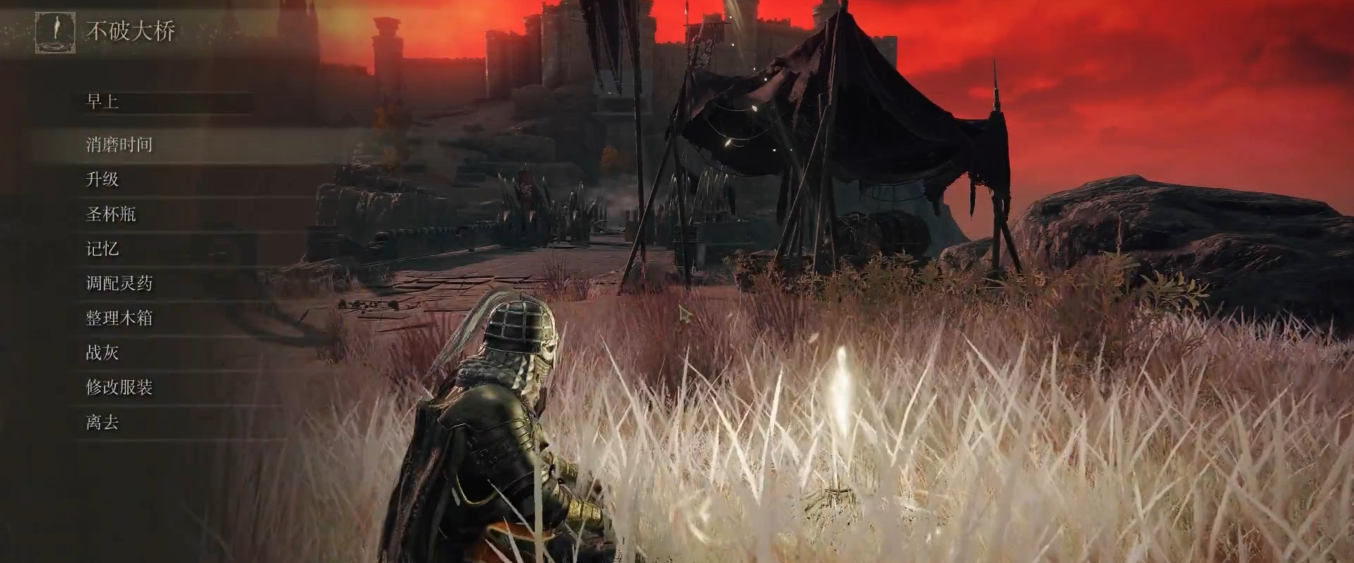This screenshot has height=563, width=1354.
Task: Open 记忆 to memorize spells
Action: 103,249
